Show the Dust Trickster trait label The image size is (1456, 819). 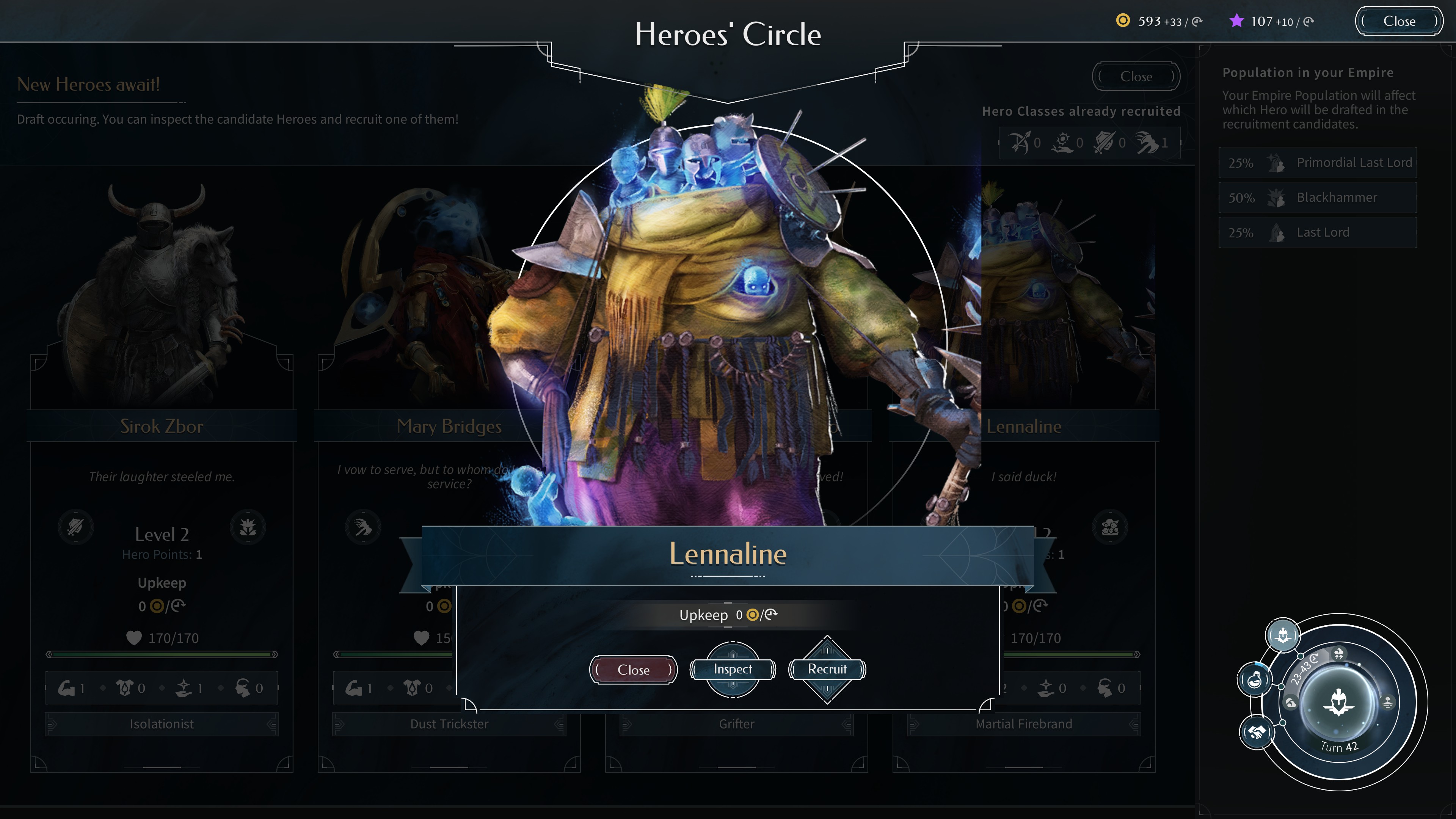(449, 724)
